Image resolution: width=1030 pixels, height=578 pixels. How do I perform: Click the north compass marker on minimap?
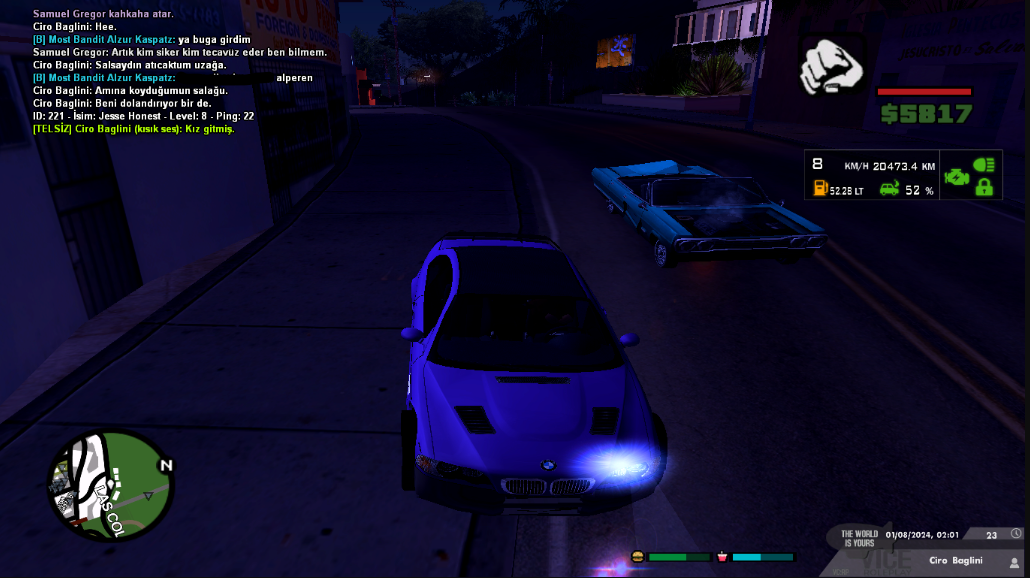[x=166, y=465]
